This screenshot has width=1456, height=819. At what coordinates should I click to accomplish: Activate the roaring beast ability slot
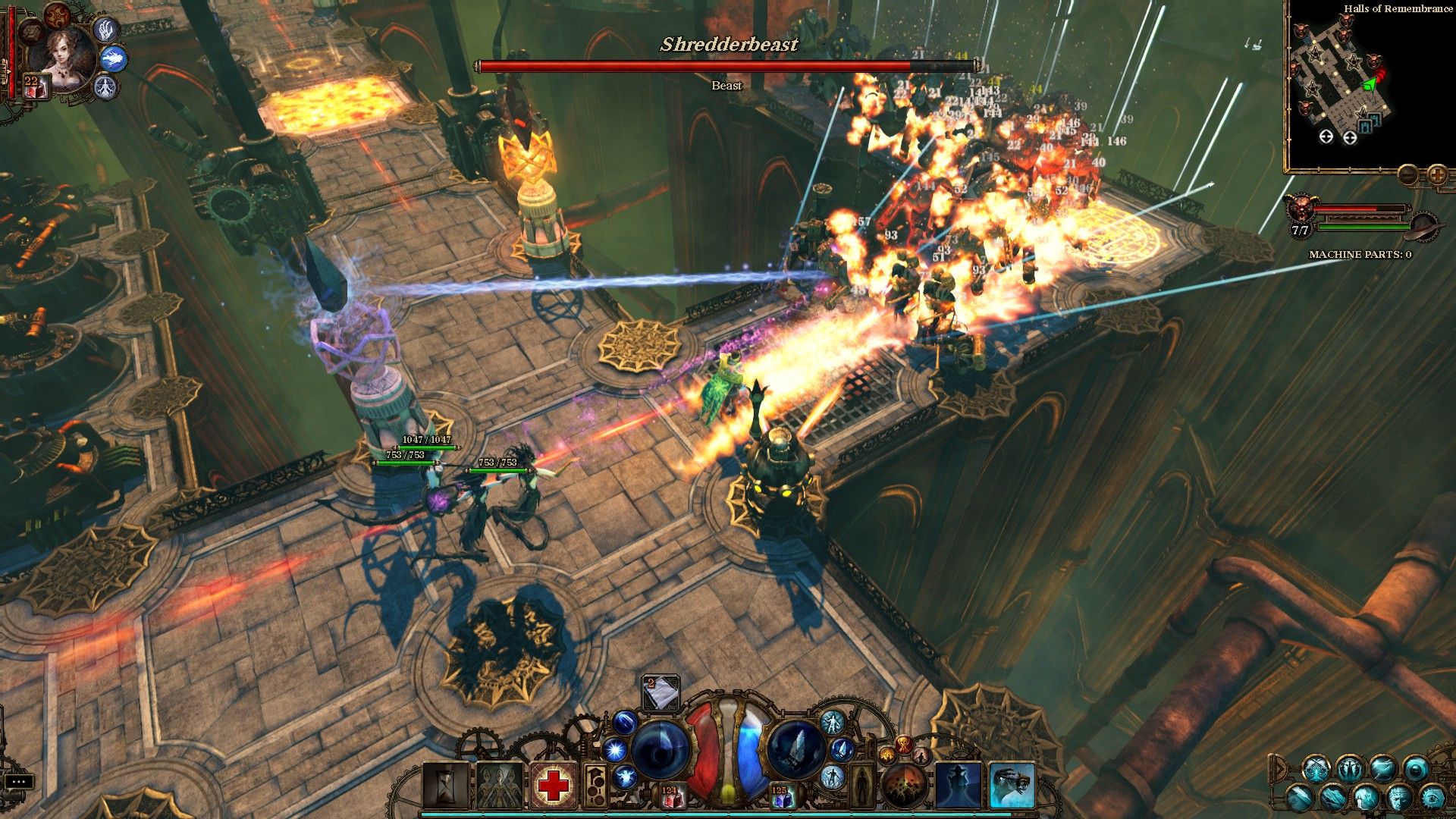click(x=1012, y=785)
